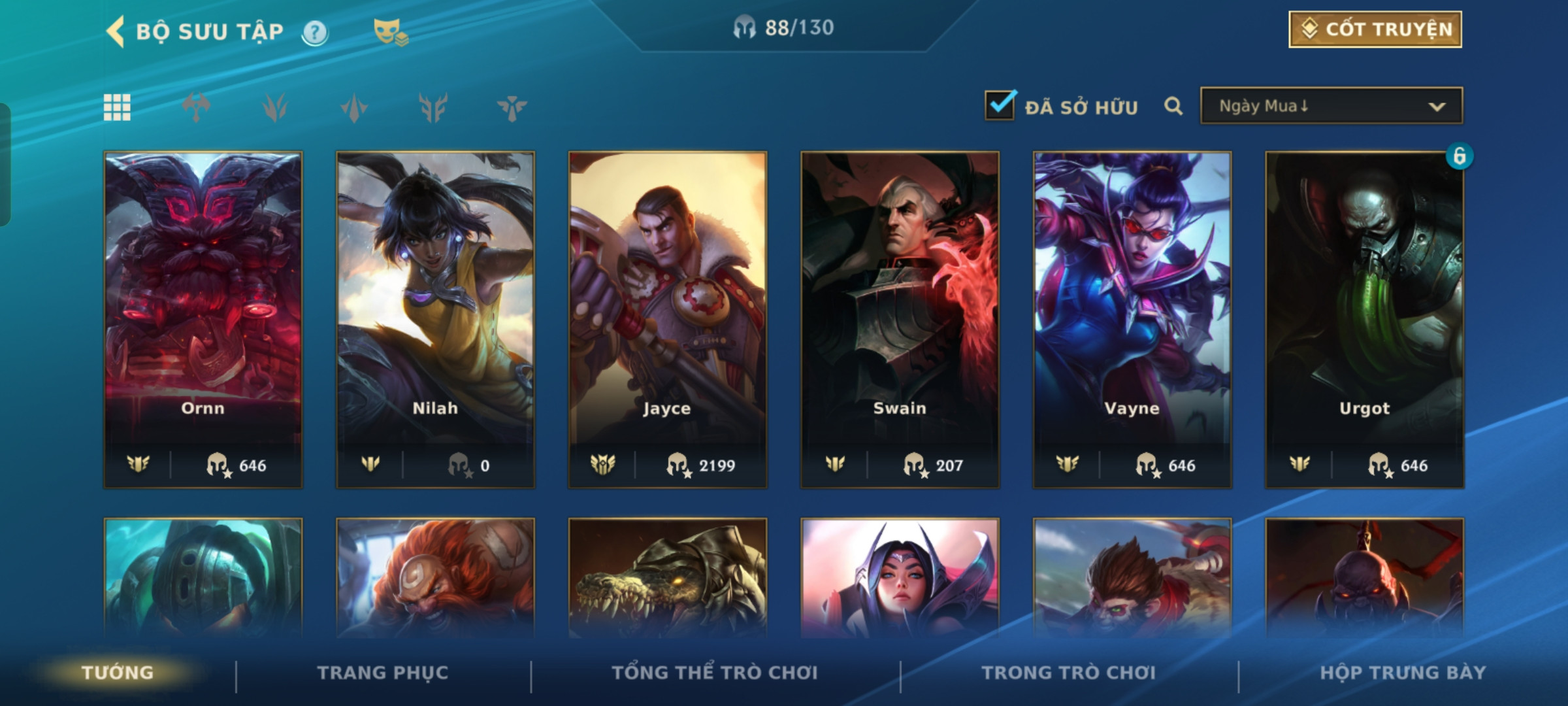
Task: Click the golden mask and coins icon
Action: point(390,32)
